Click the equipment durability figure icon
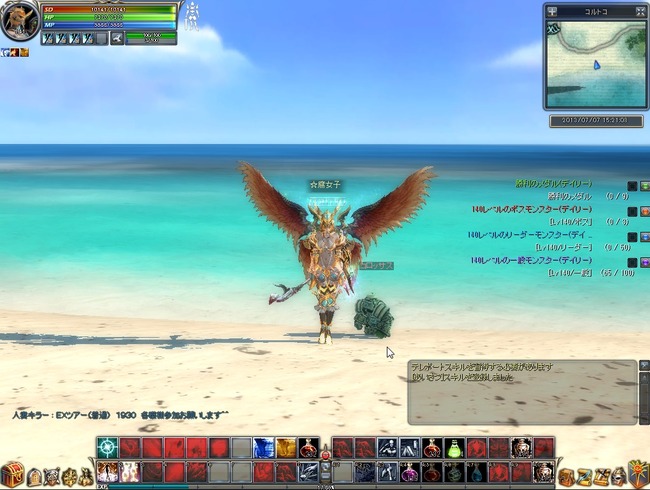The width and height of the screenshot is (650, 490). pos(192,14)
